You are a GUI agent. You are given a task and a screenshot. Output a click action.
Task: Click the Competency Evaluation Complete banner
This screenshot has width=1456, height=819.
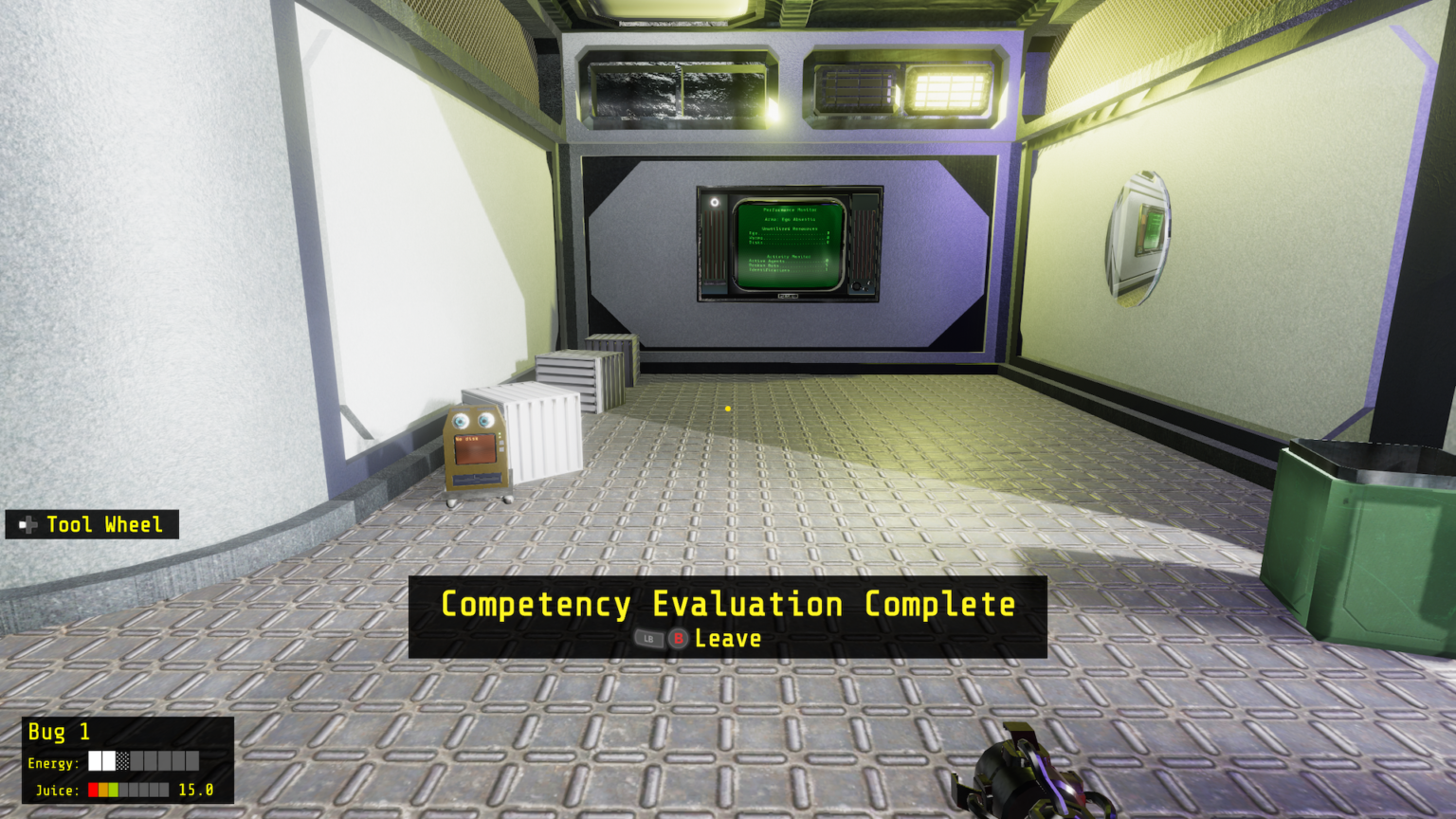pos(728,604)
